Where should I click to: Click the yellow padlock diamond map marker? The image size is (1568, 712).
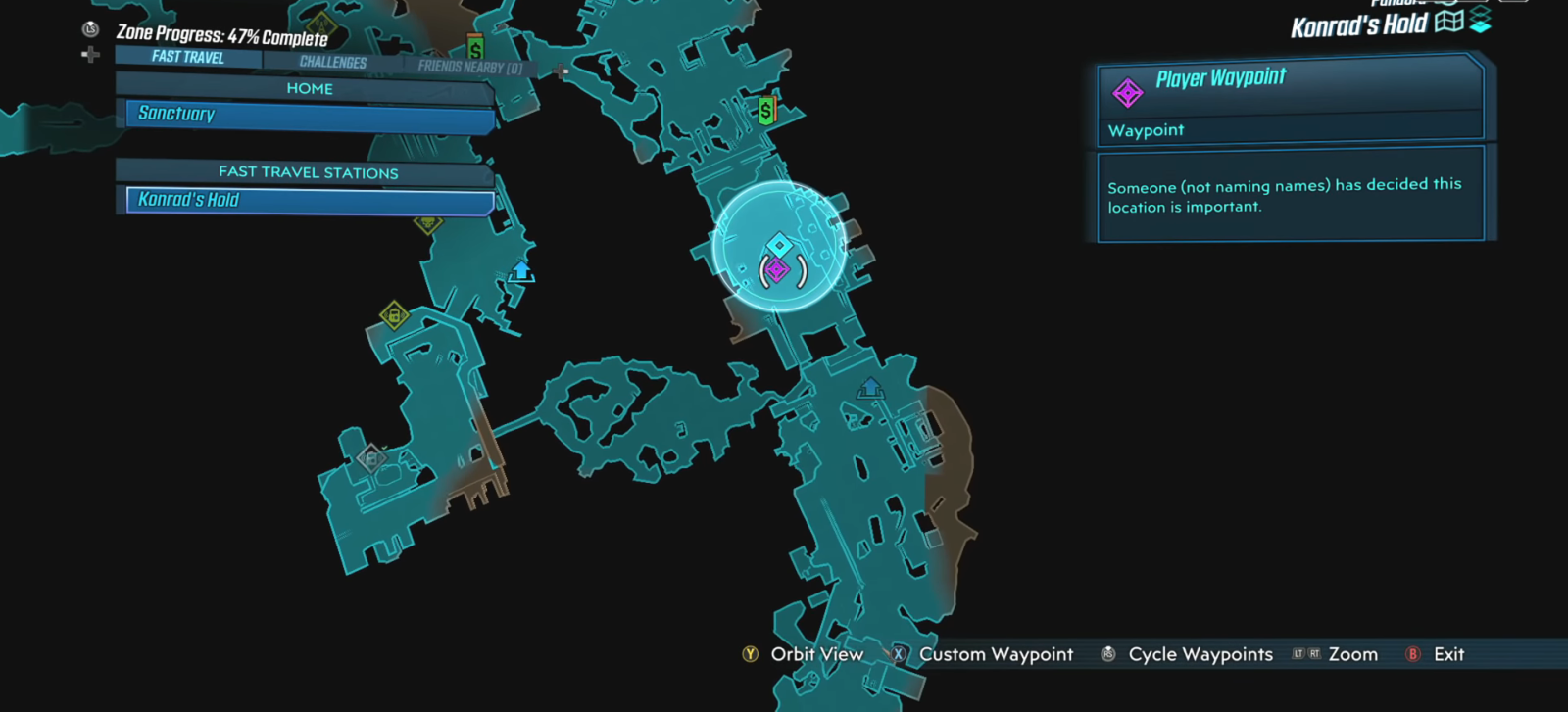click(x=394, y=315)
